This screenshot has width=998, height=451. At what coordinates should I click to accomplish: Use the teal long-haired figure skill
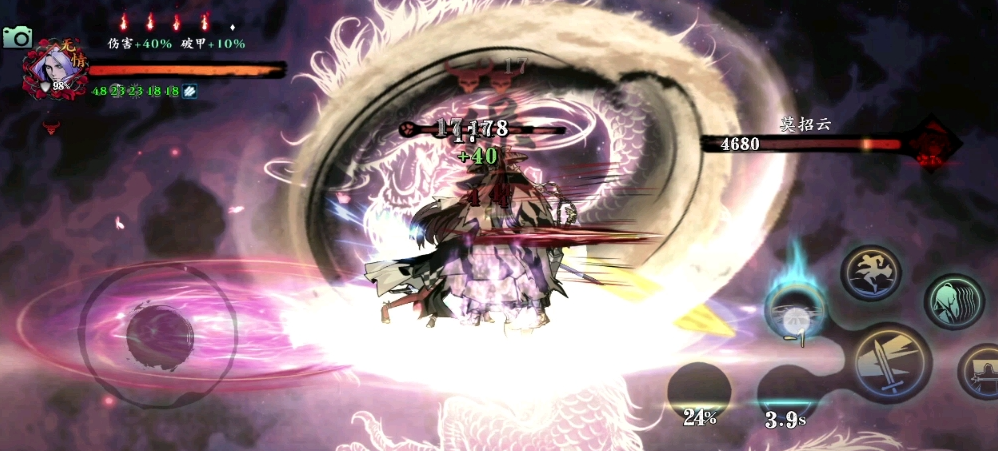pos(953,301)
